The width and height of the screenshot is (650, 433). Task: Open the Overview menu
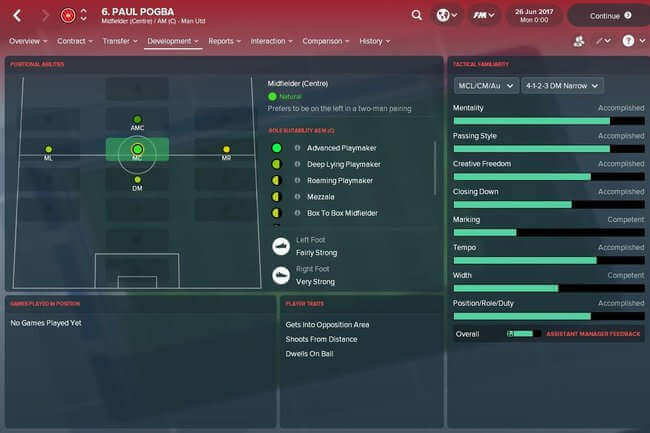point(28,41)
